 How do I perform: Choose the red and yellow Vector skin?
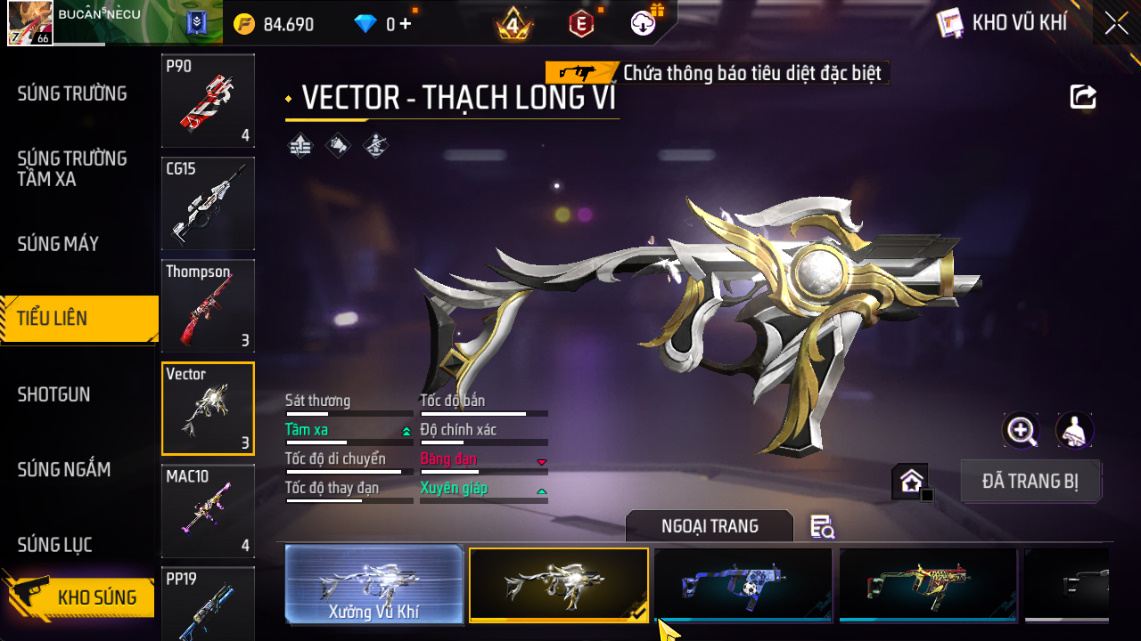[928, 585]
